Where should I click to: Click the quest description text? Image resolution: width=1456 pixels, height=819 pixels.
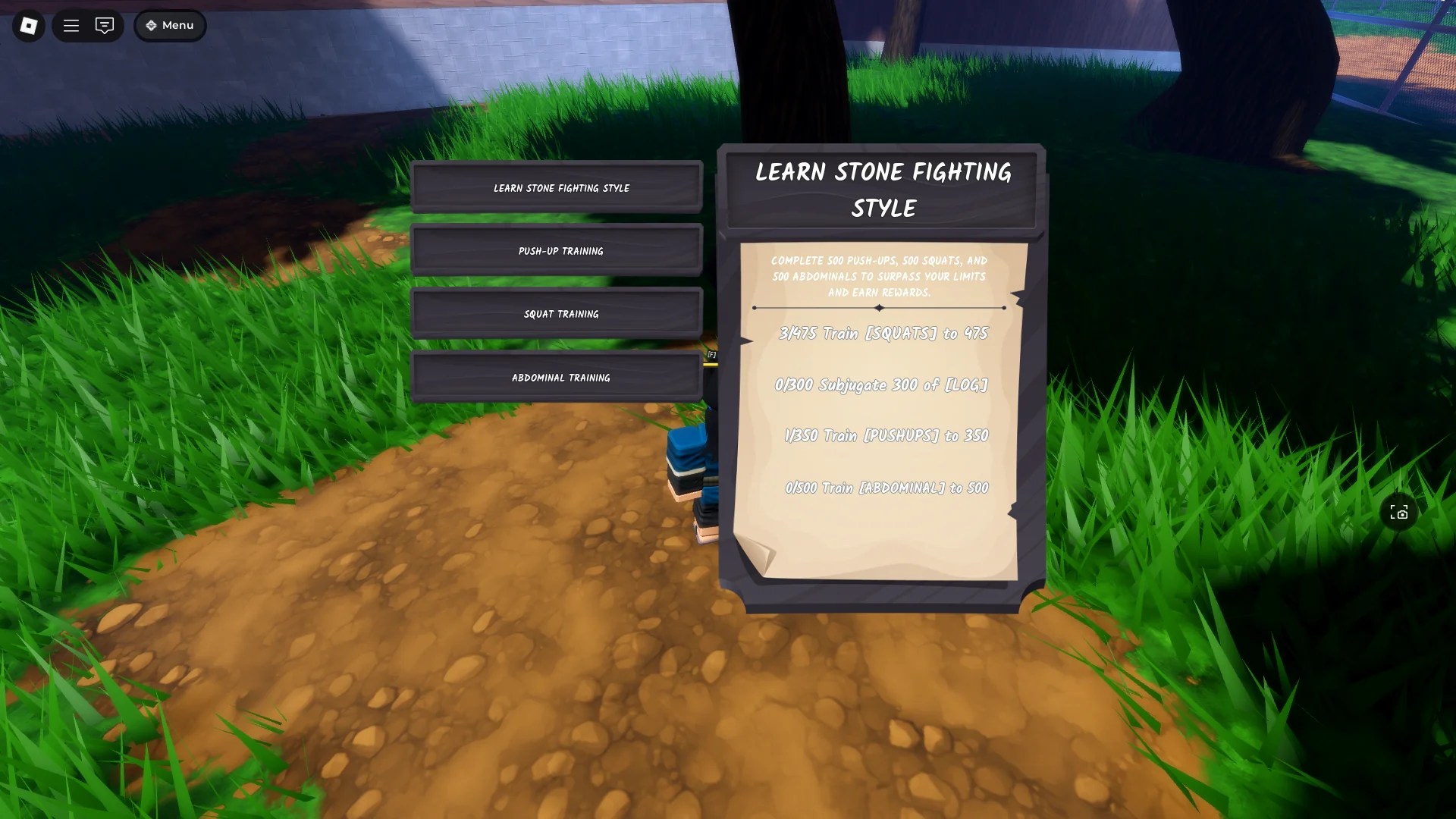pos(878,277)
